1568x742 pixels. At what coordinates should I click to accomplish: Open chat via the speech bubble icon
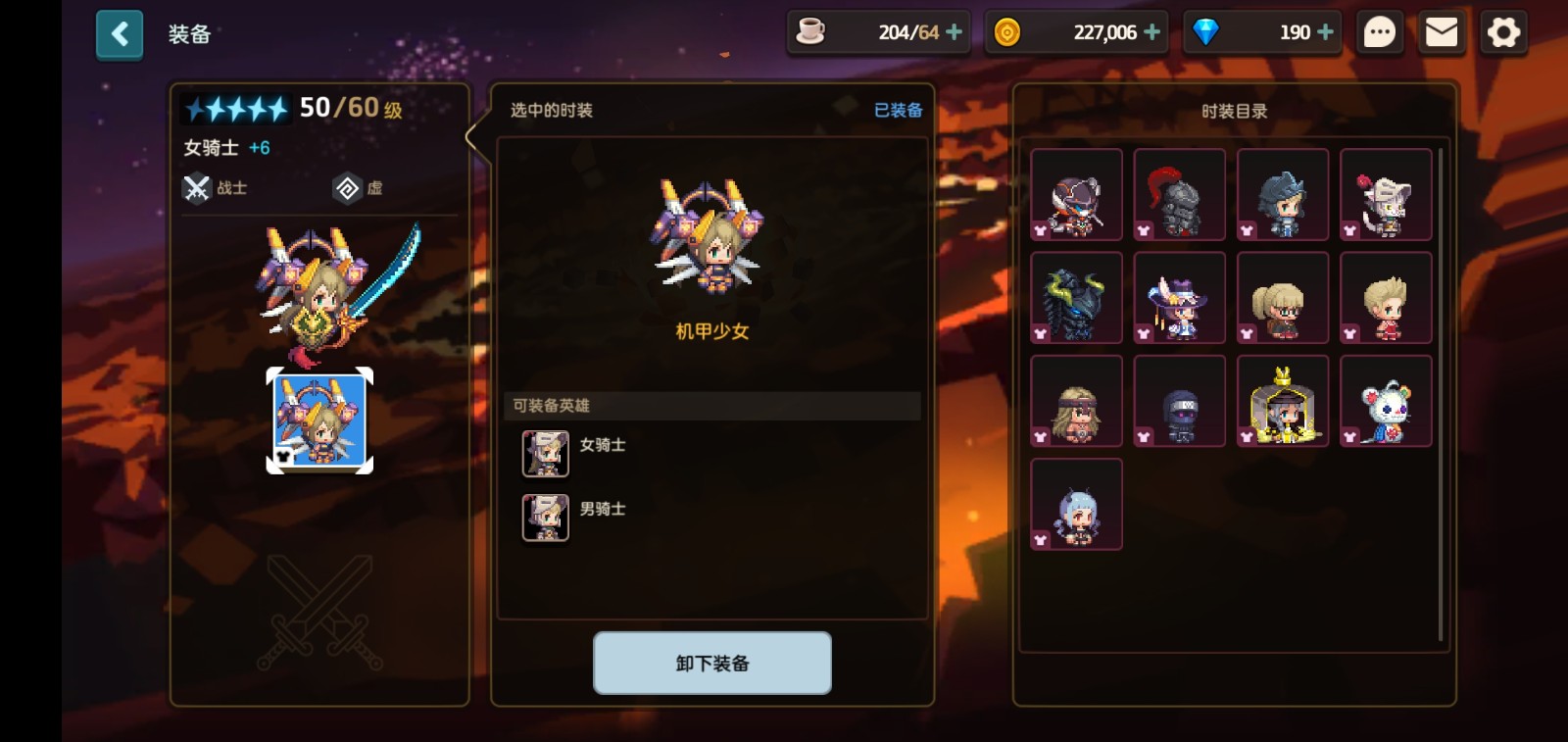pos(1380,31)
